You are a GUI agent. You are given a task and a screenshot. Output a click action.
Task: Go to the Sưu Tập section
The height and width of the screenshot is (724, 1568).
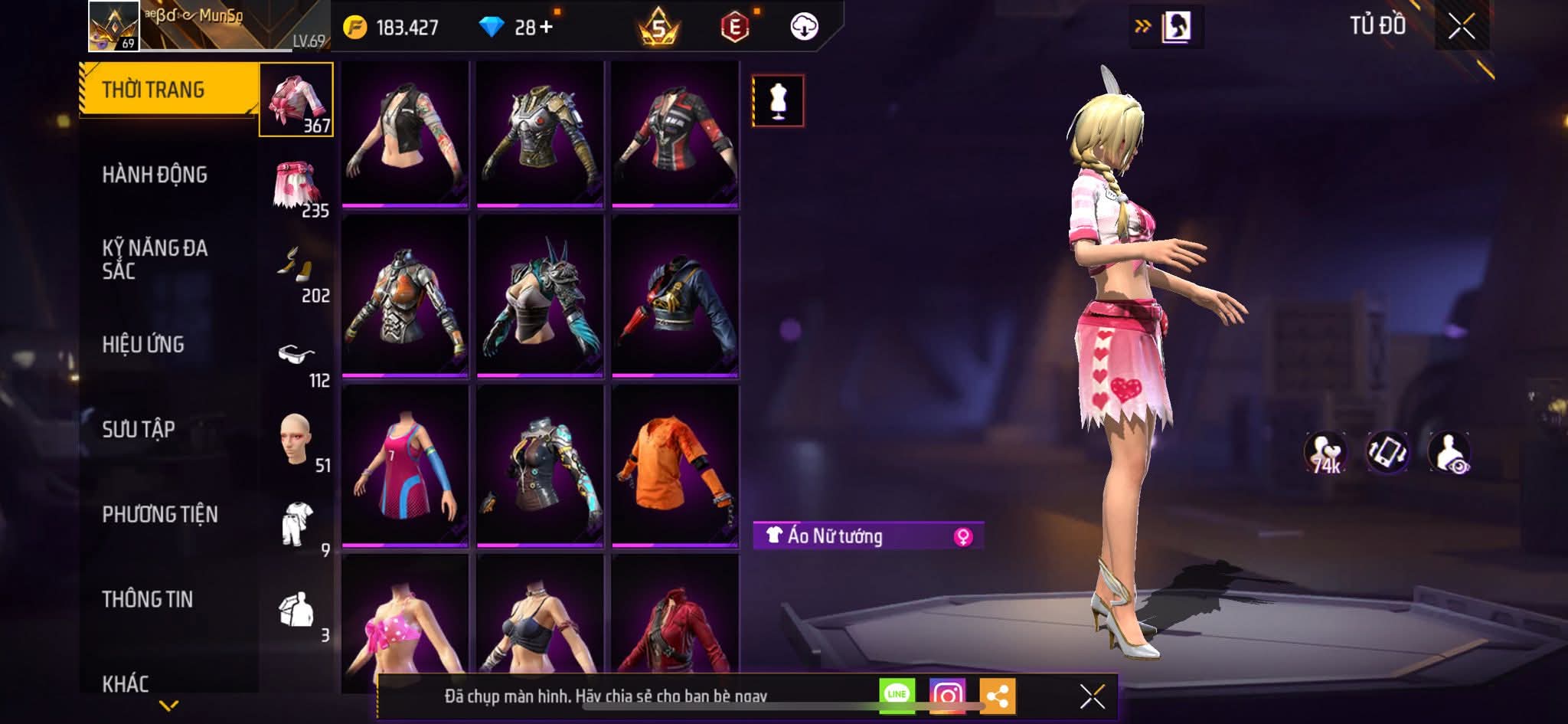coord(139,429)
